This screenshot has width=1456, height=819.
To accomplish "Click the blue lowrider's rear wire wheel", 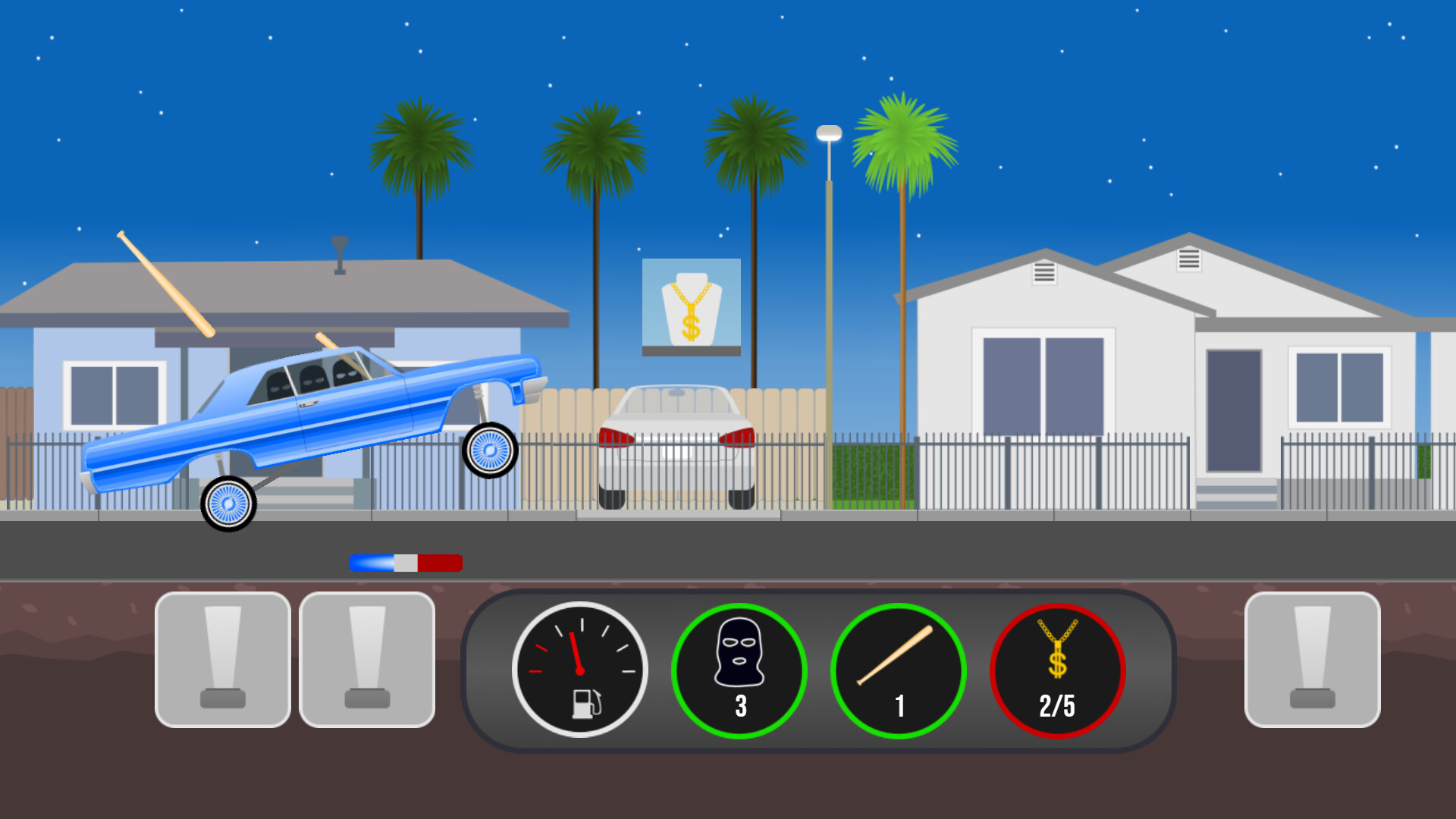I will 227,502.
